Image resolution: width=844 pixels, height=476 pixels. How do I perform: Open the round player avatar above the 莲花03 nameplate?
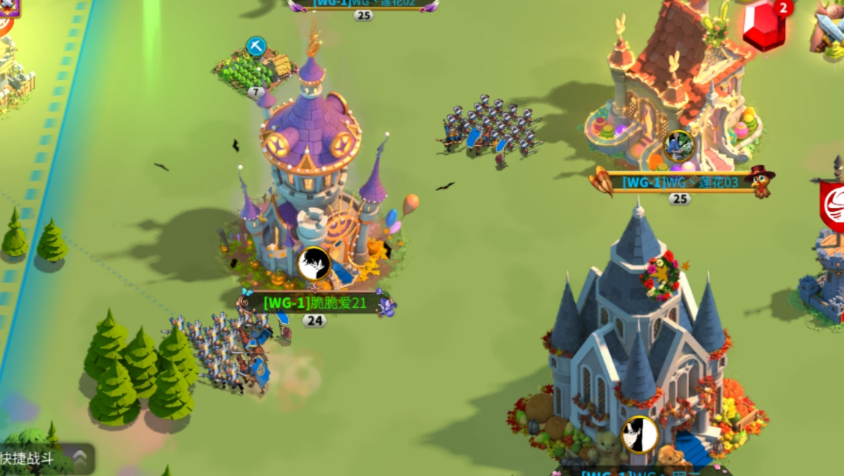[679, 146]
